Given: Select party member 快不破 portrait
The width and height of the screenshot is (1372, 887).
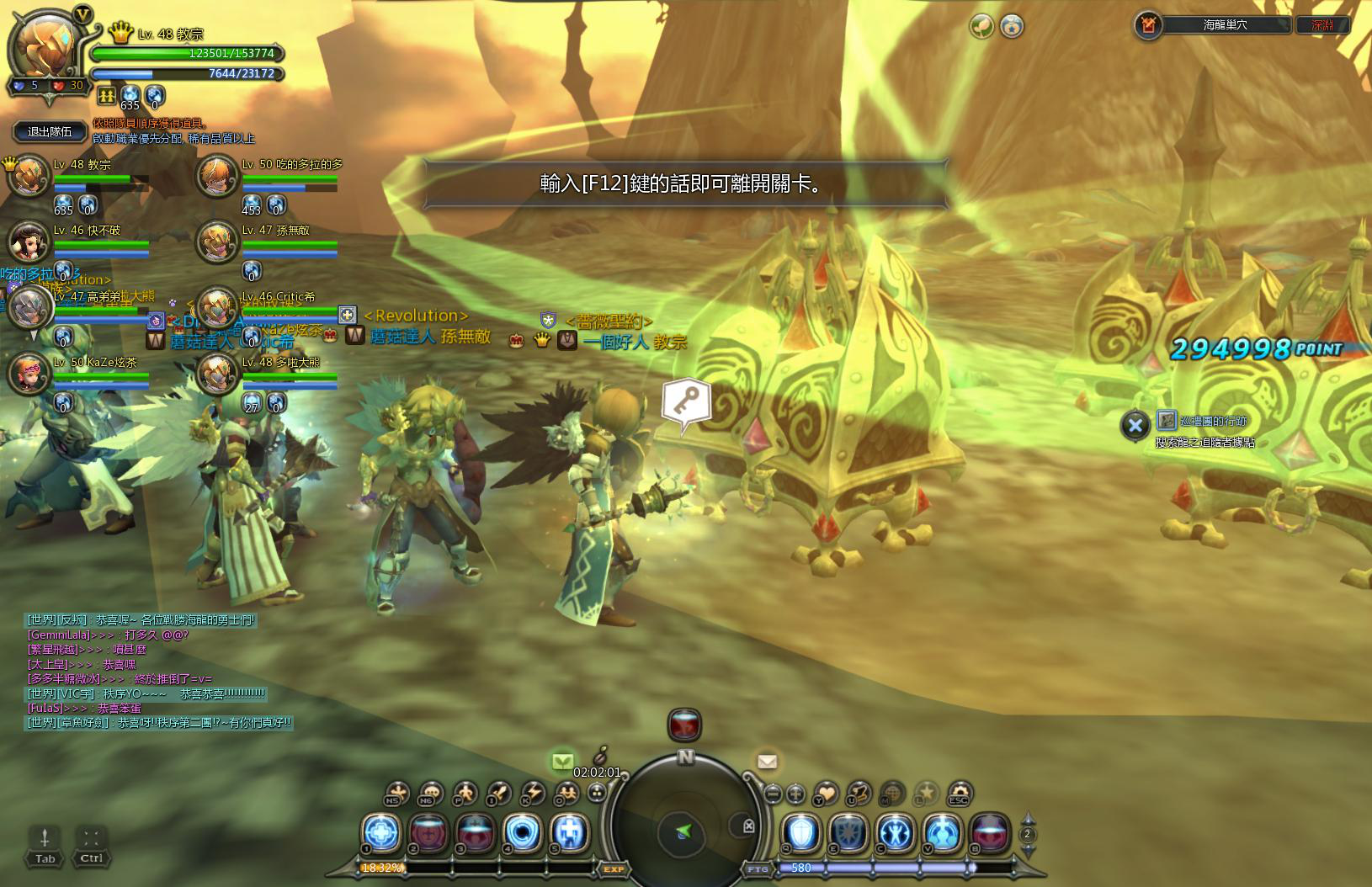Looking at the screenshot, I should (29, 242).
